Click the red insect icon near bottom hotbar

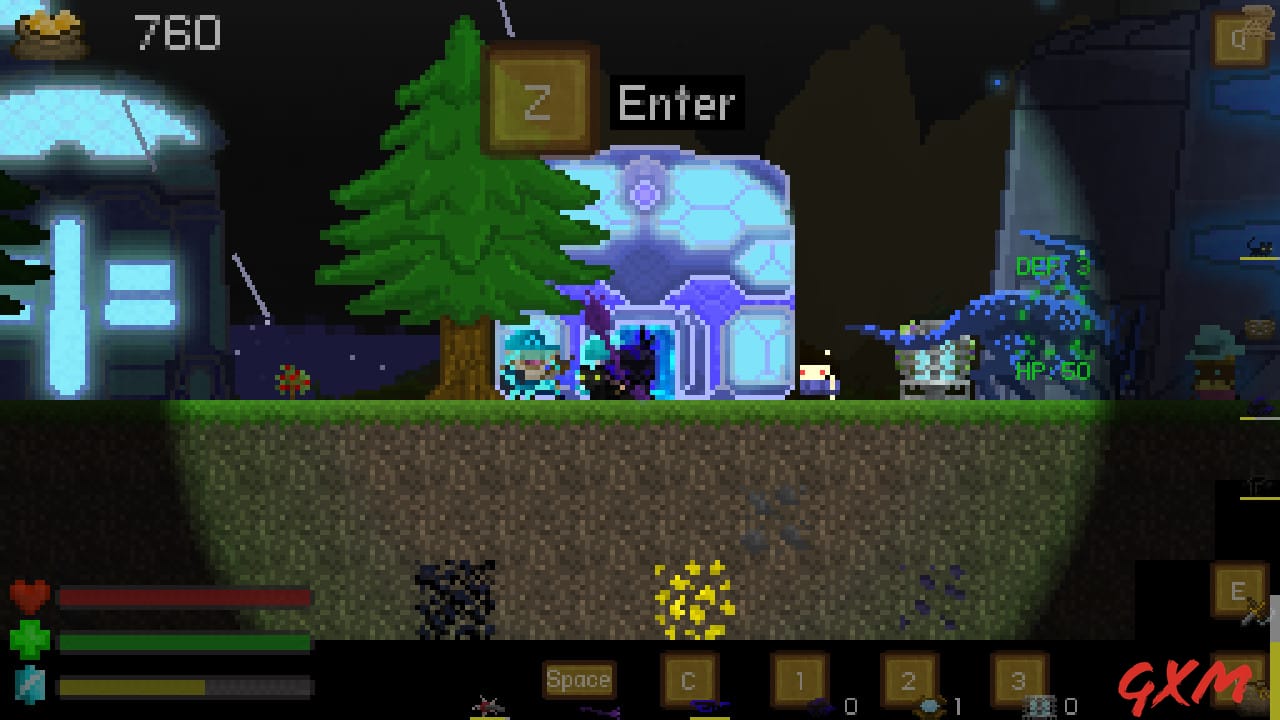click(487, 706)
